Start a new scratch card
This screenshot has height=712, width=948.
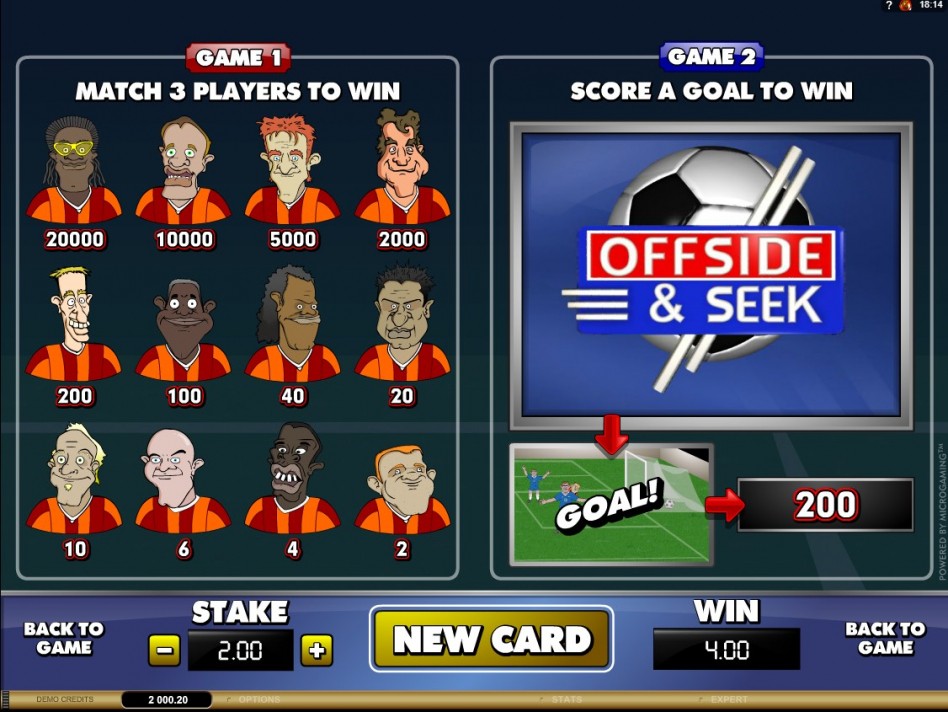pyautogui.click(x=491, y=639)
